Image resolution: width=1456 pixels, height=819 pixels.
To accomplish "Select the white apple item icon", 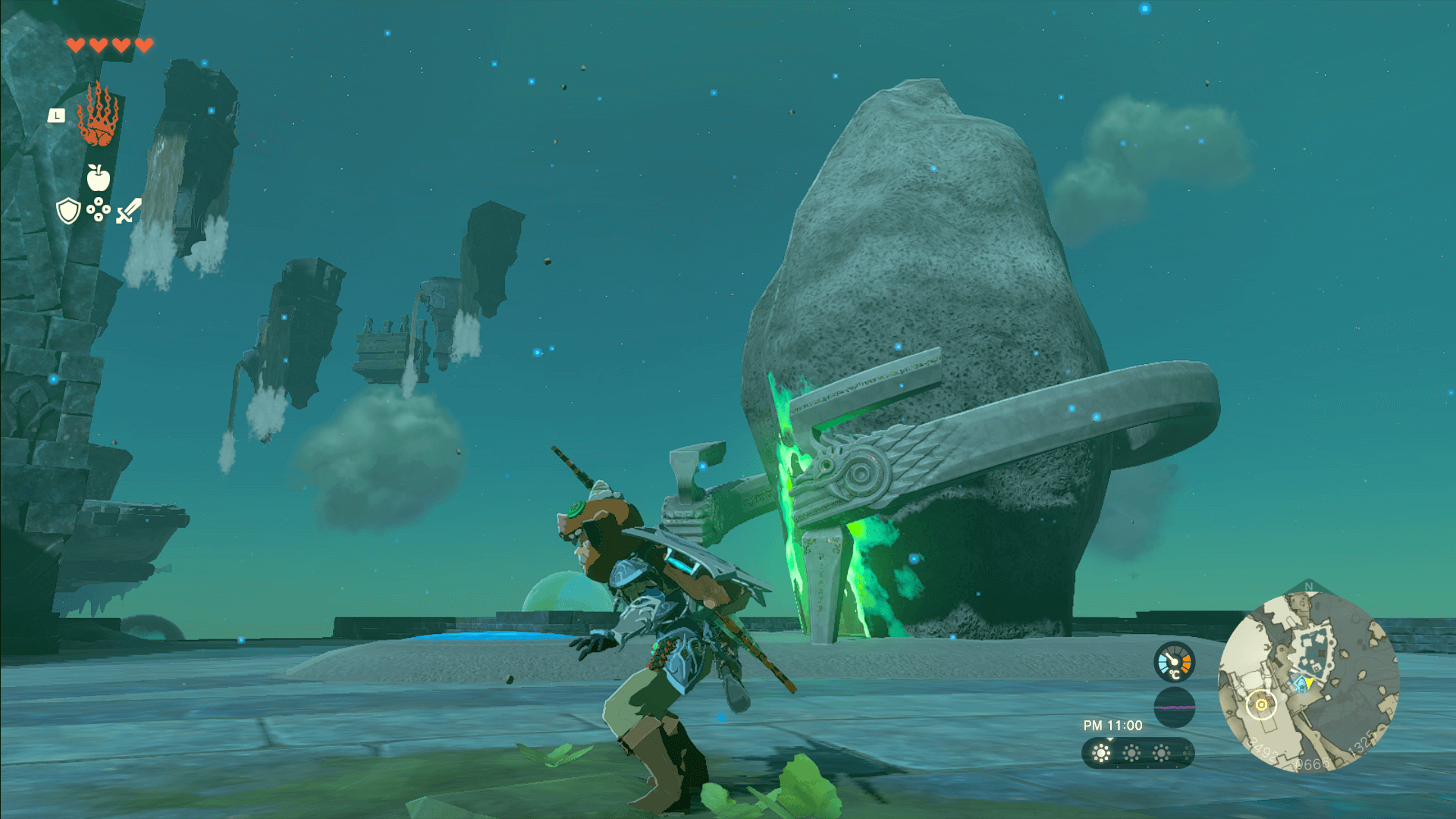I will point(99,177).
